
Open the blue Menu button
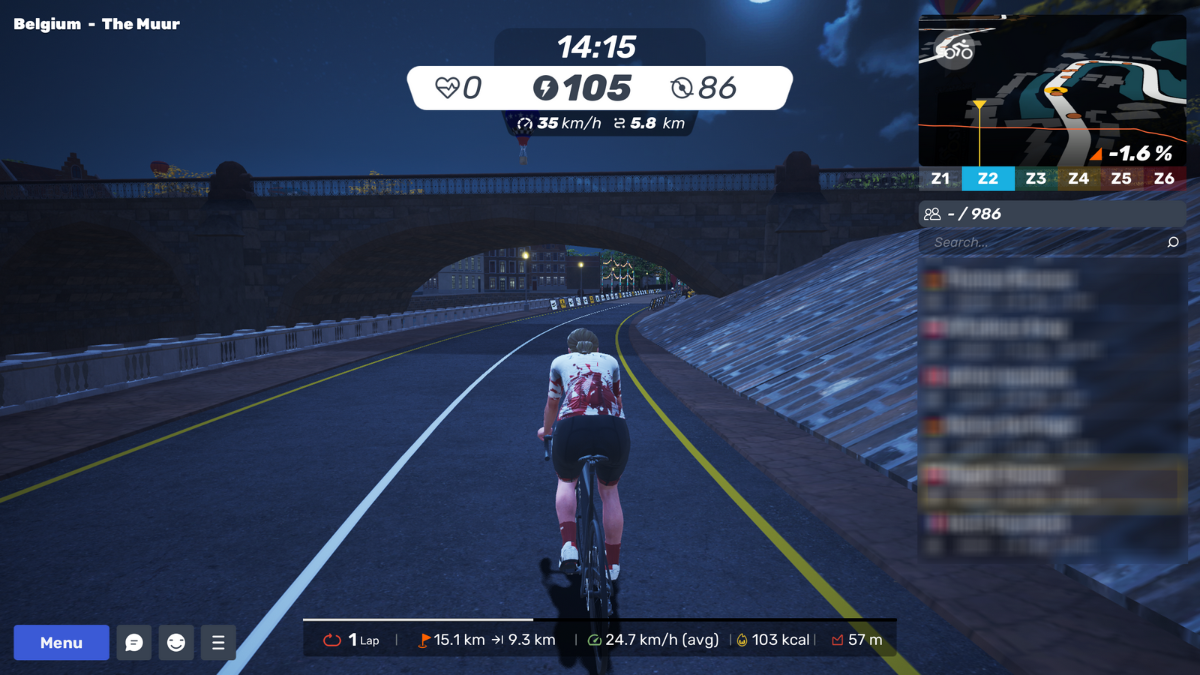[x=61, y=642]
